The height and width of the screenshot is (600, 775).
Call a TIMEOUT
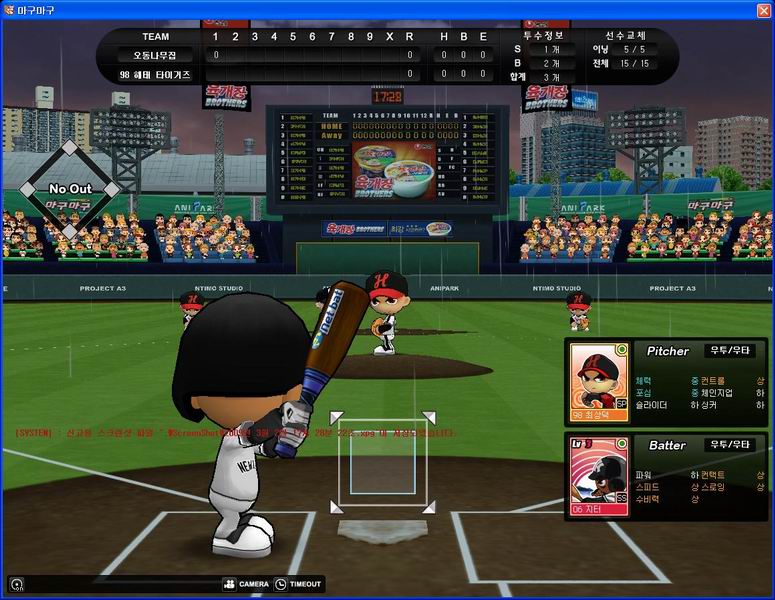click(298, 584)
